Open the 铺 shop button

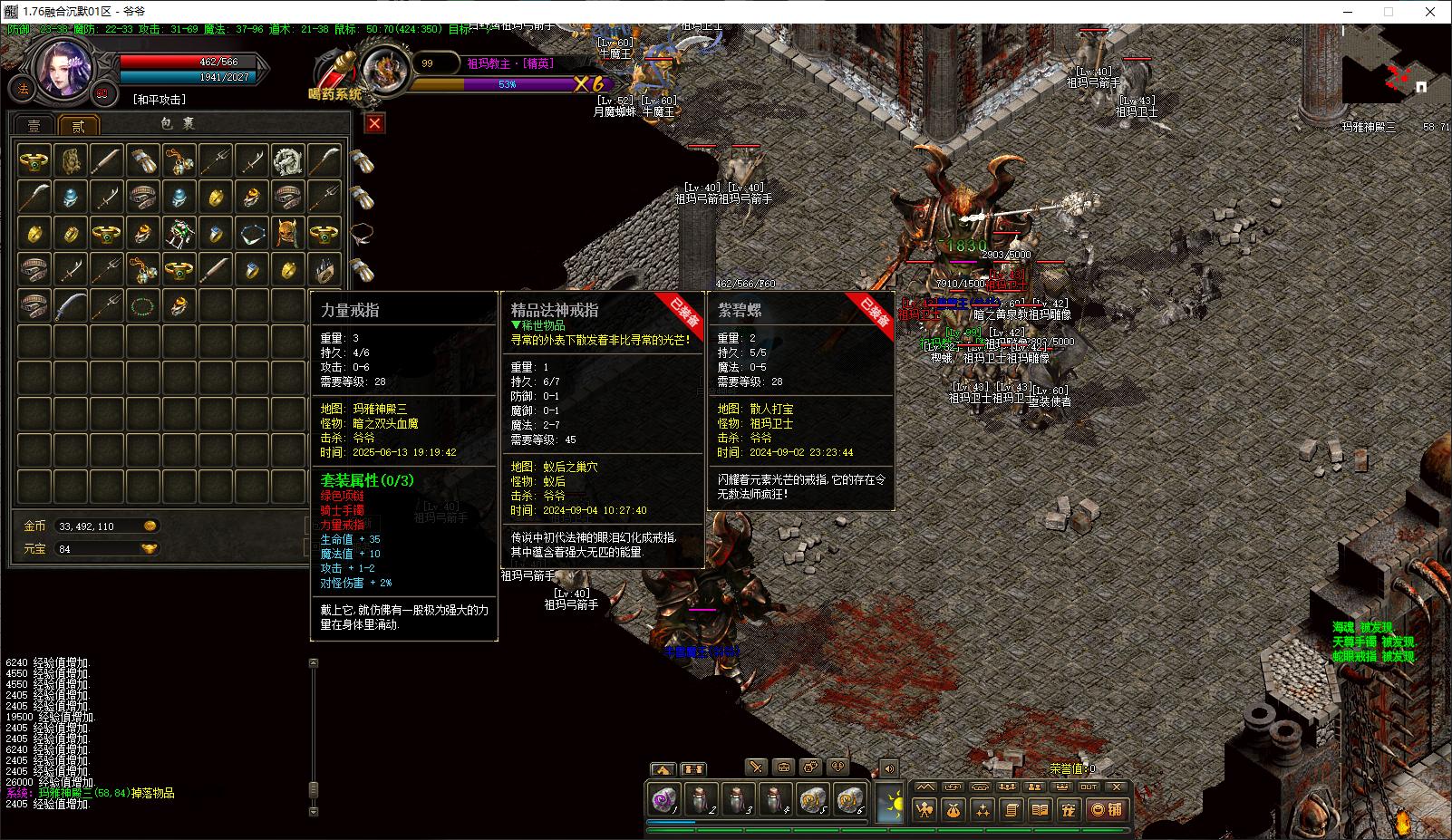[1107, 809]
